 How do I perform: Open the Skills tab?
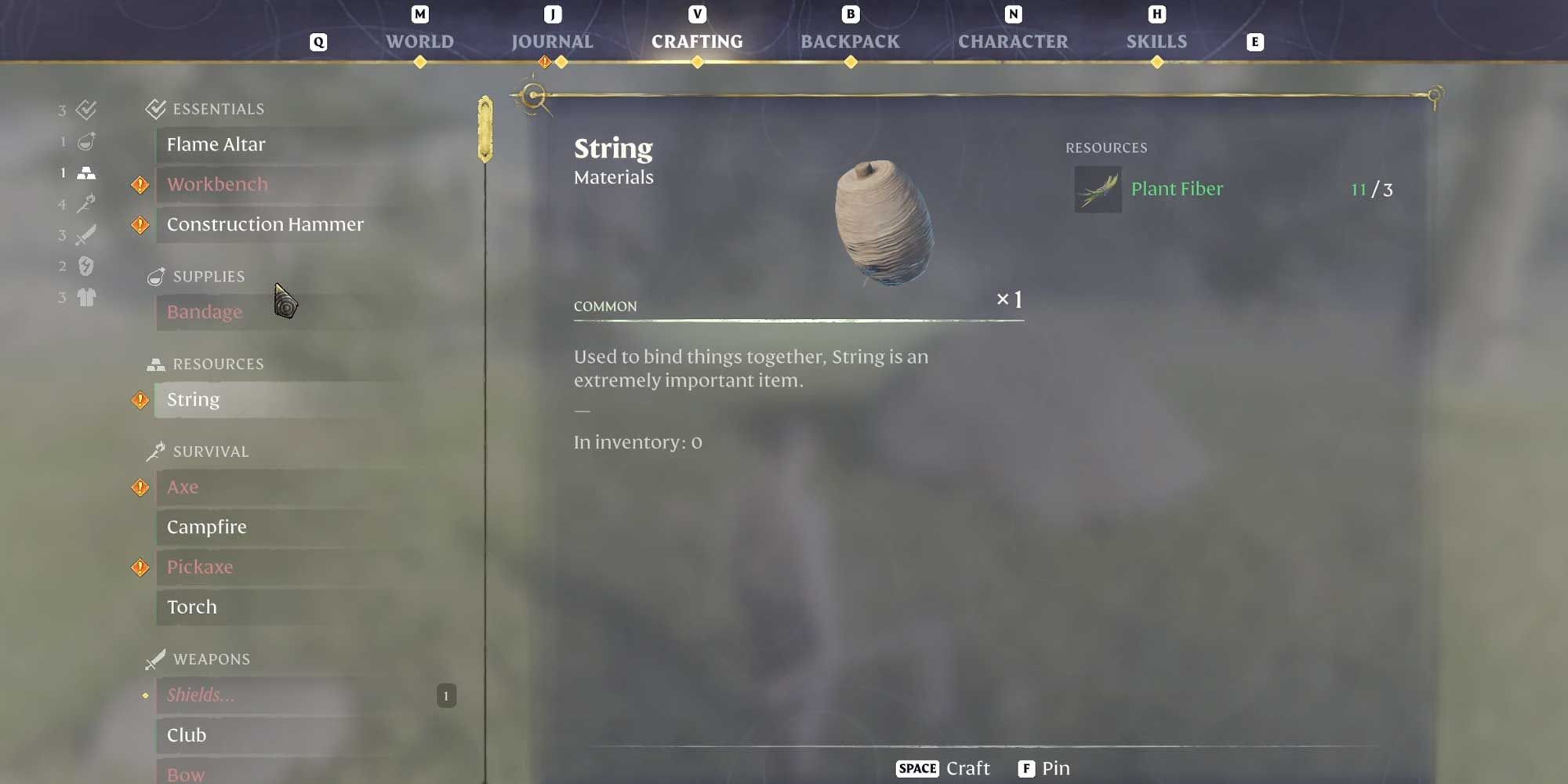click(1158, 41)
